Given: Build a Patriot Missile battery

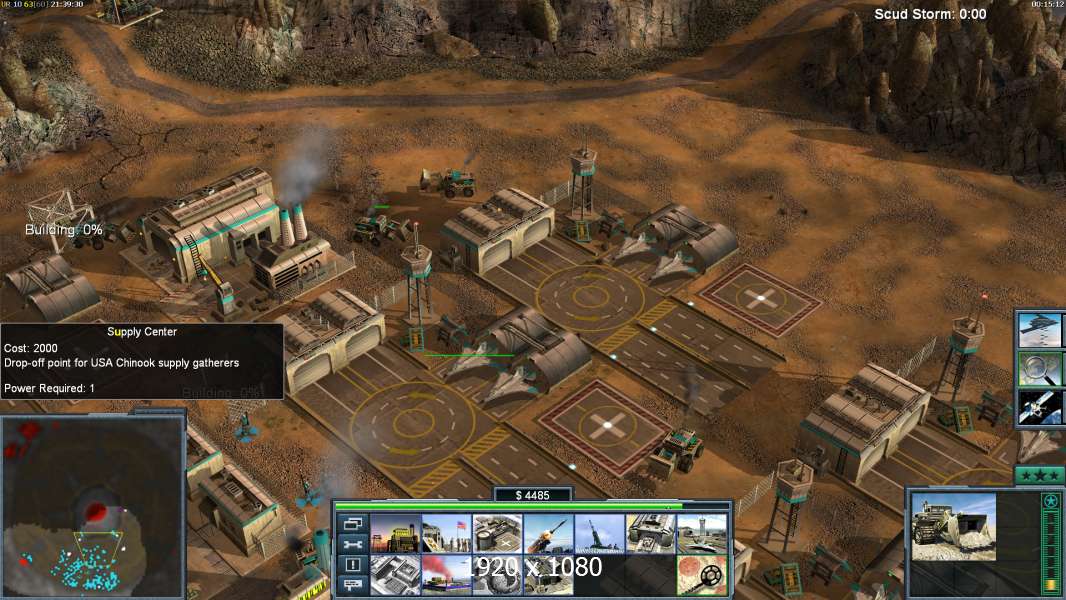Looking at the screenshot, I should tap(548, 534).
